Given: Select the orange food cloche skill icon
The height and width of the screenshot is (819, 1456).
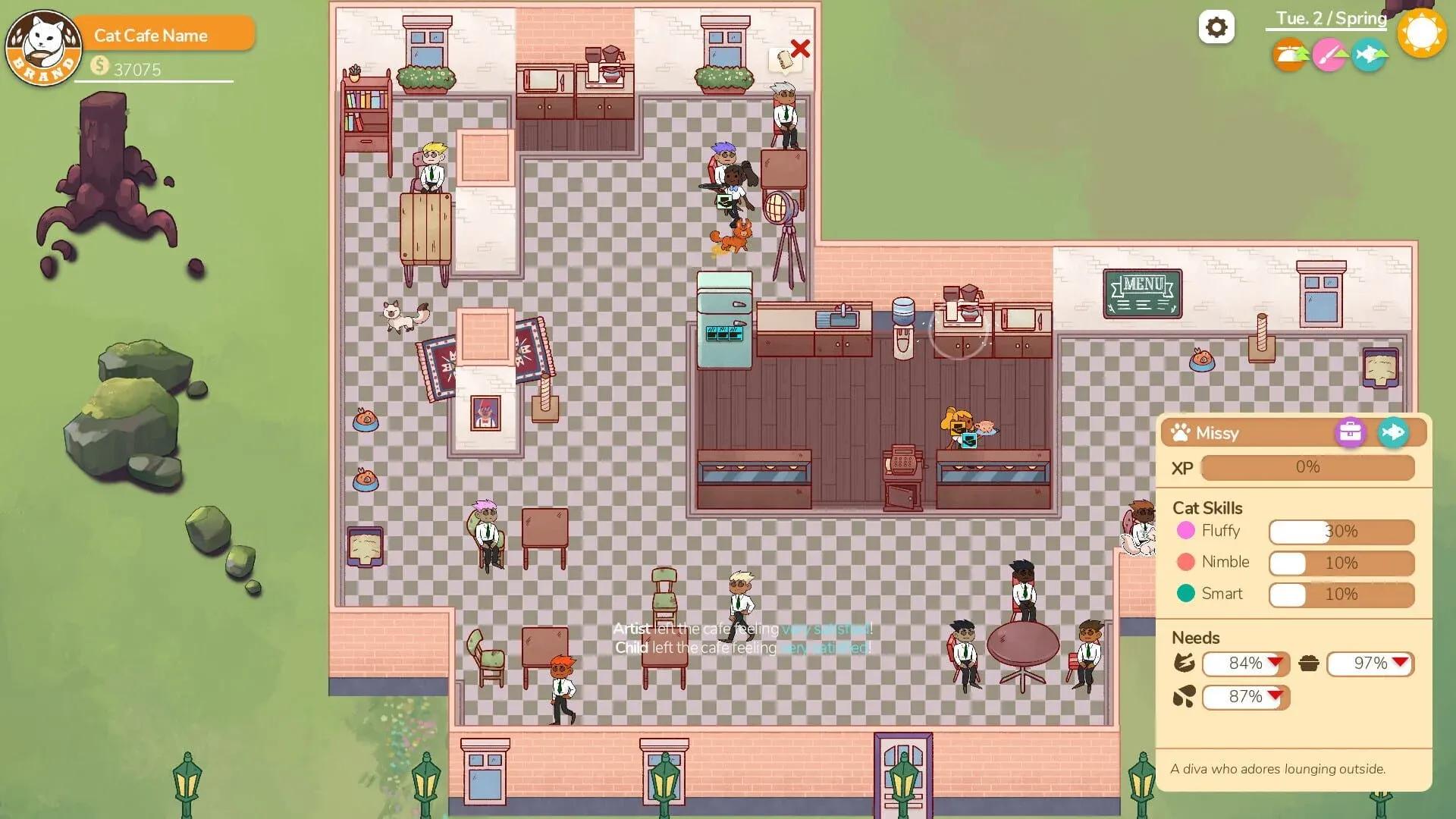Looking at the screenshot, I should click(x=1289, y=55).
